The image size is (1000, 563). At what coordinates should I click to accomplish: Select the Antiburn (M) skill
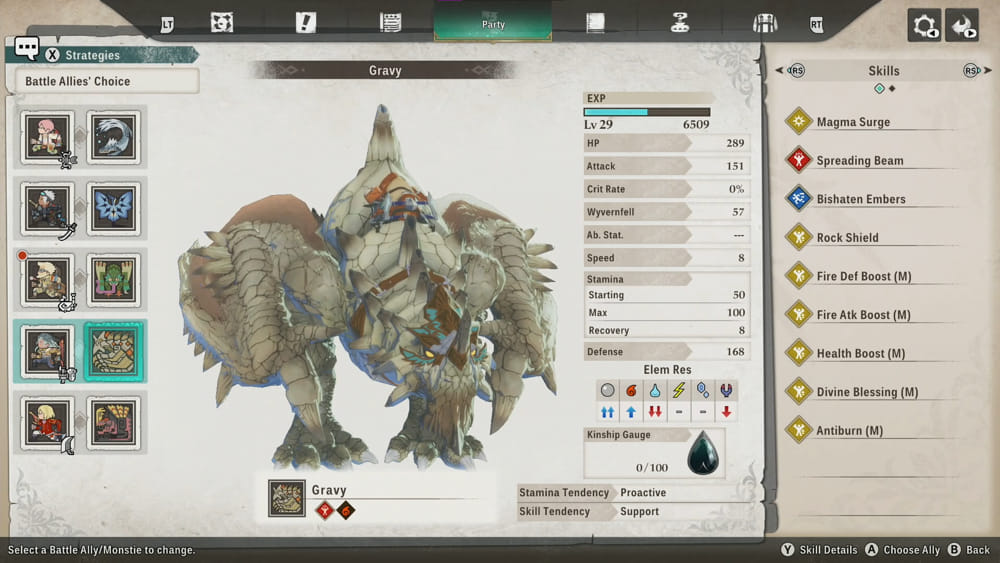[849, 431]
